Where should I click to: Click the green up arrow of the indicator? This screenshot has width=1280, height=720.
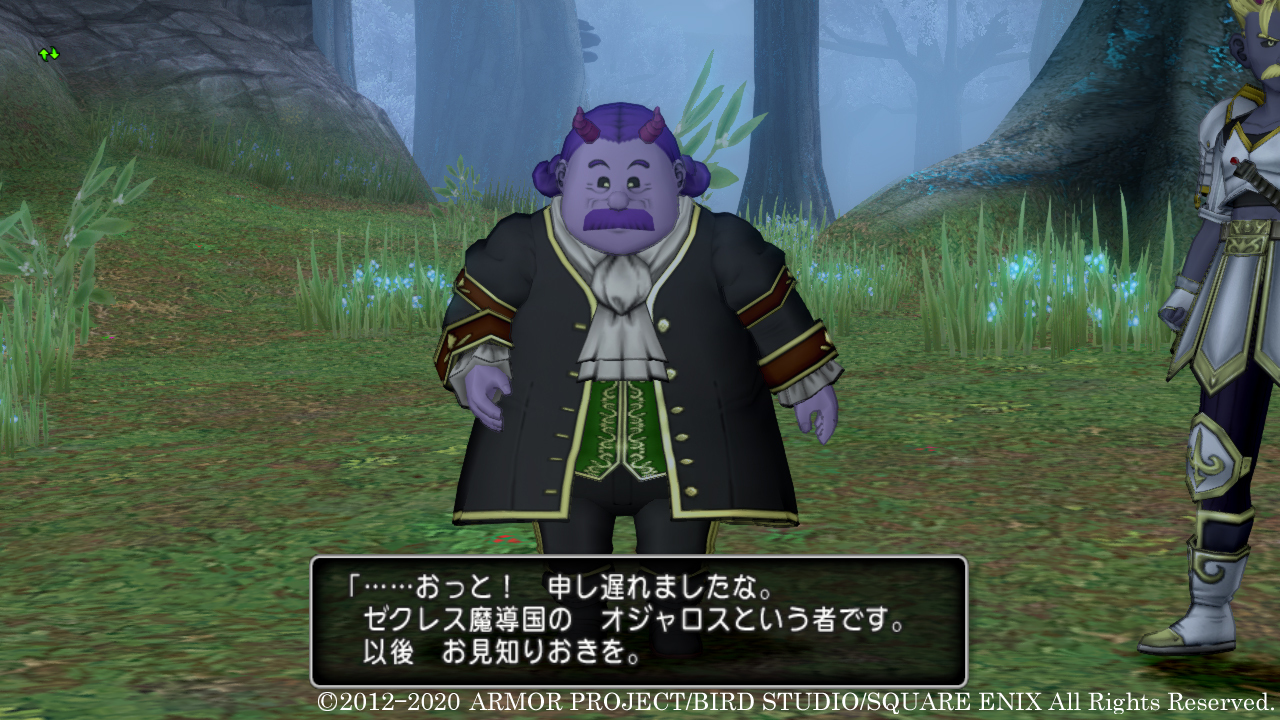point(43,53)
